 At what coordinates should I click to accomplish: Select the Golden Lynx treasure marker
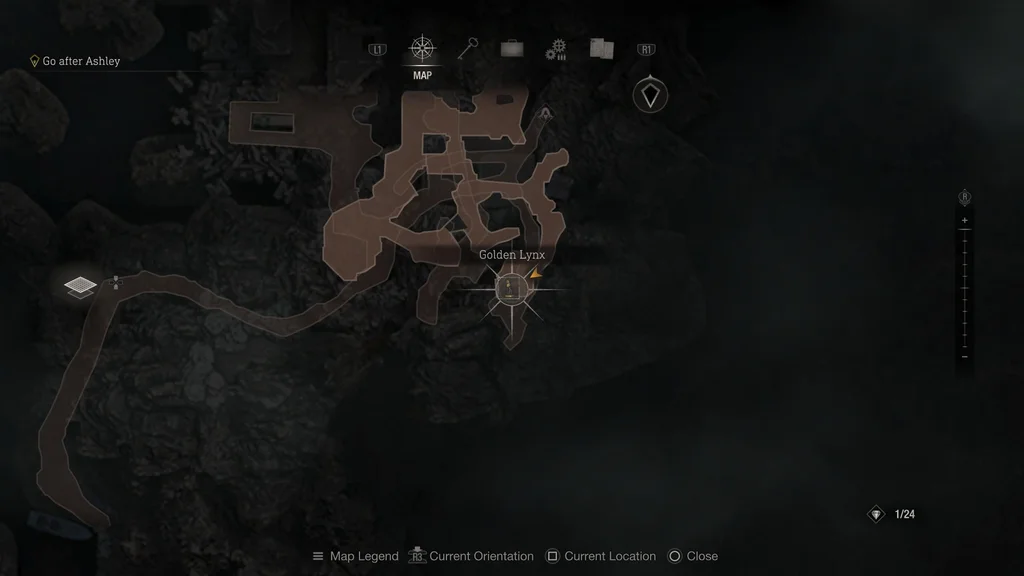pos(512,291)
